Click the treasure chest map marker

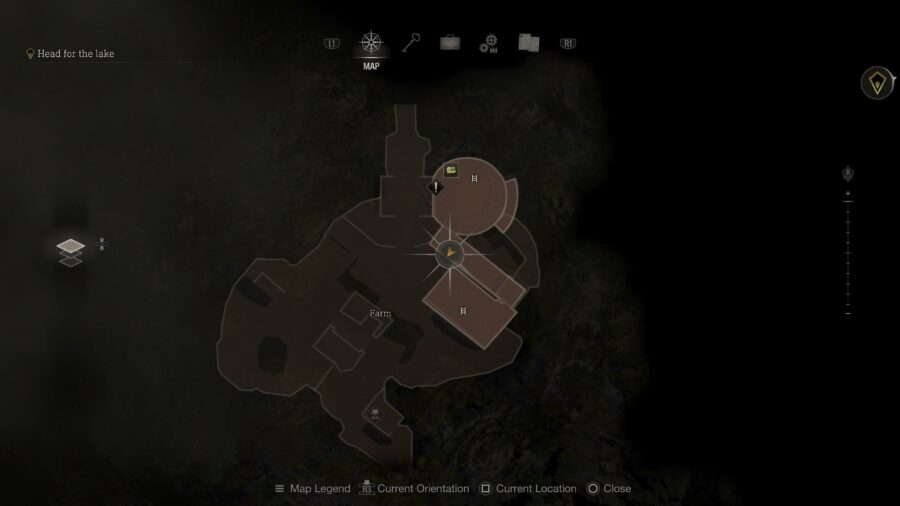tap(452, 171)
